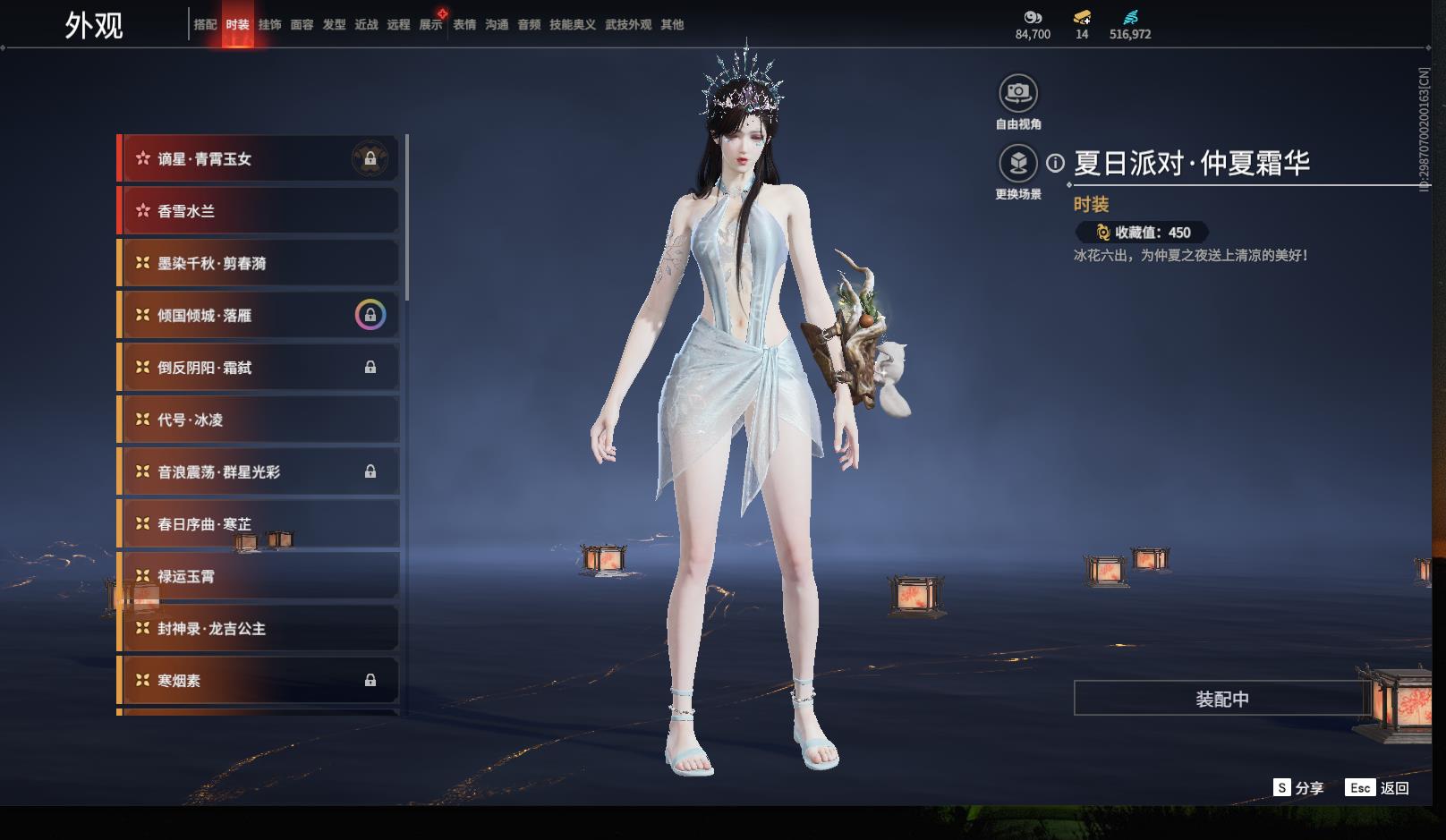1446x840 pixels.
Task: Select the 音浪震荡·群星光彩 outfit
Action: point(259,471)
